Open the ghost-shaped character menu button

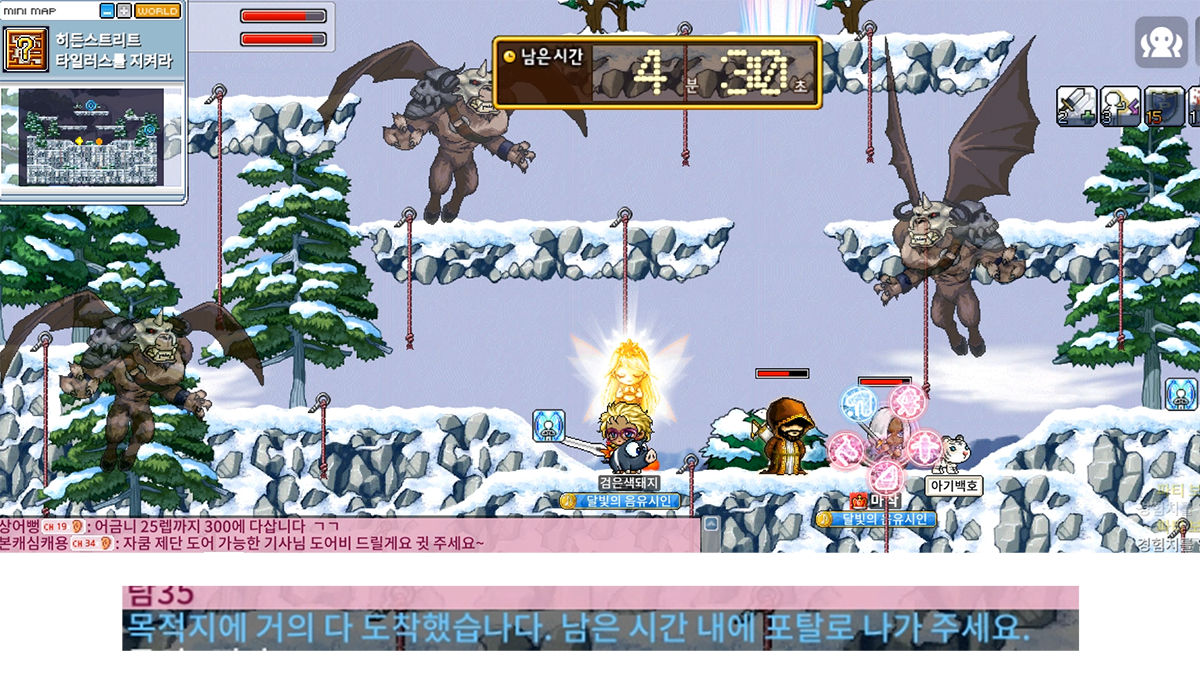1160,42
